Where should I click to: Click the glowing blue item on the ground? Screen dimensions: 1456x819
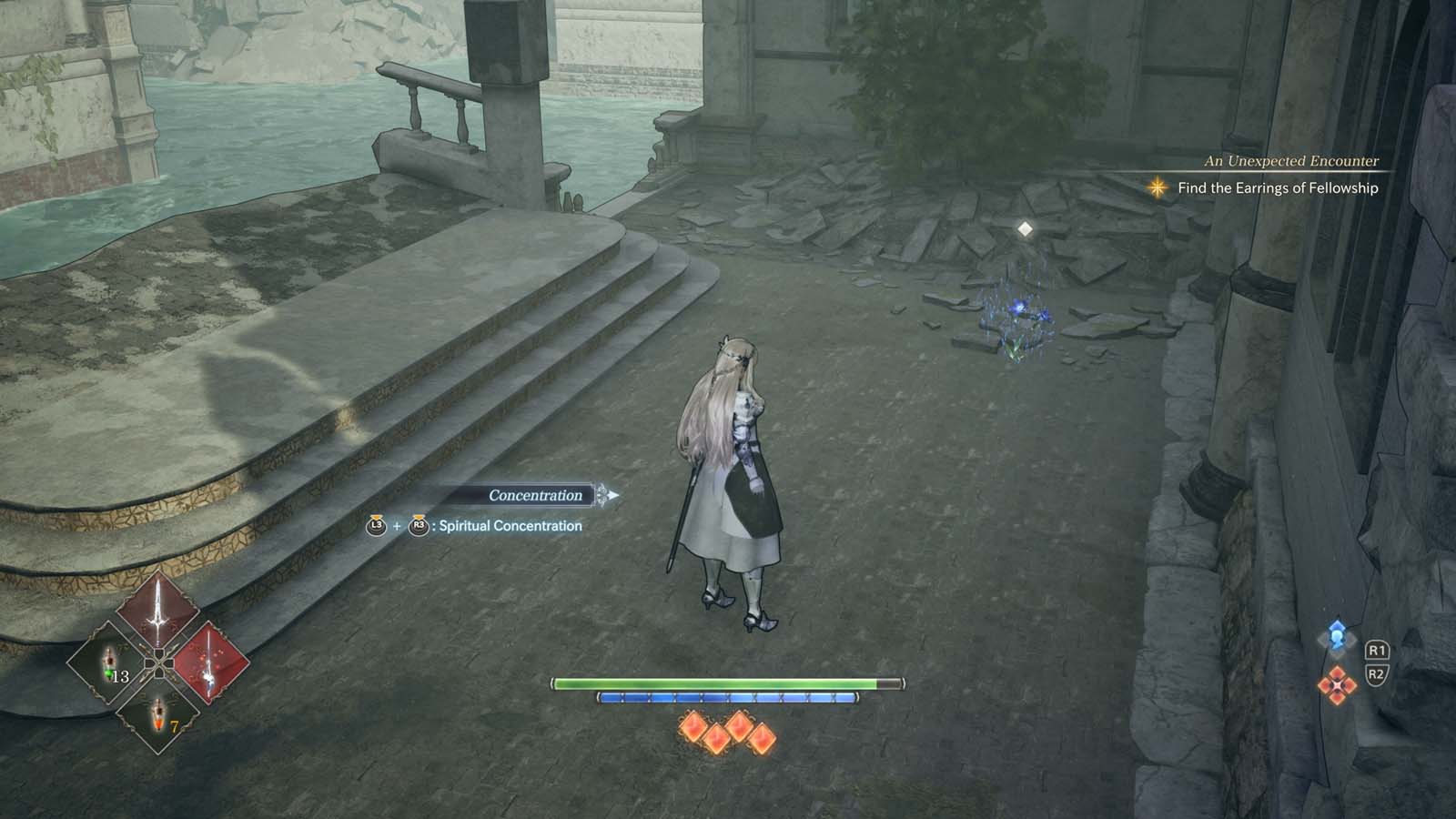coord(1021,309)
